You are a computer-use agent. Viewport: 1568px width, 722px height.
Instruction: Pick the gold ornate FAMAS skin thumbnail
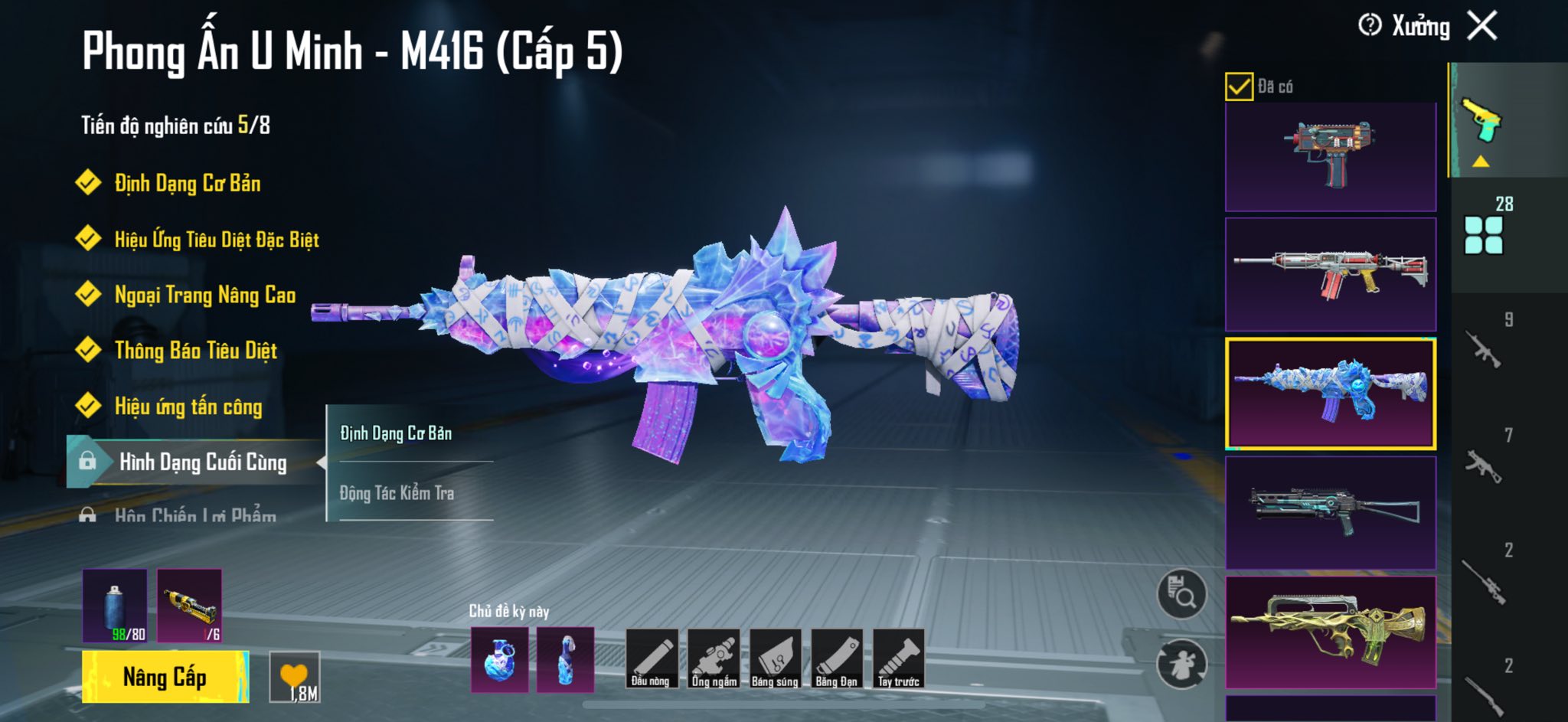[x=1331, y=632]
